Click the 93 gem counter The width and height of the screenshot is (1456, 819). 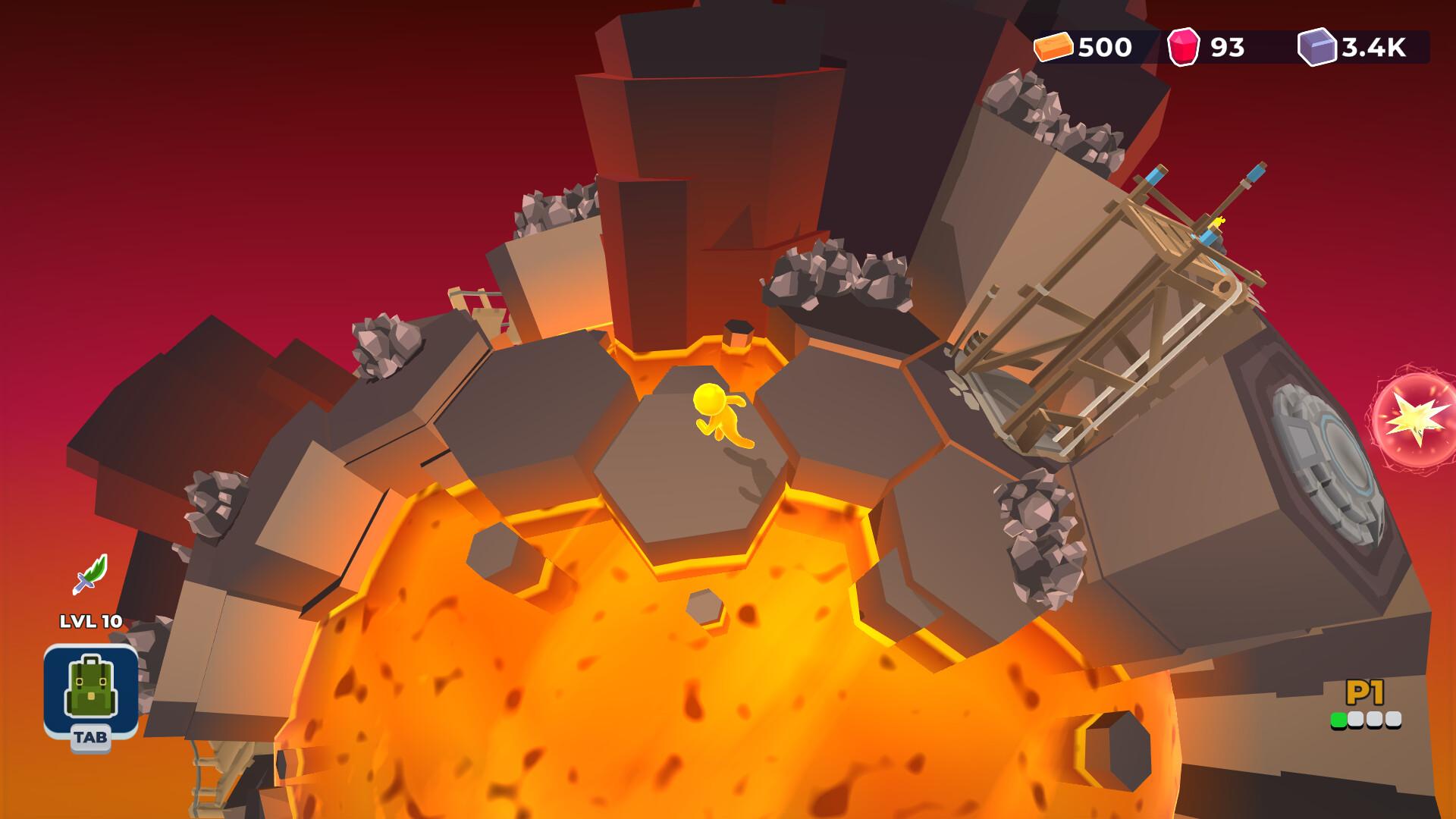[x=1226, y=47]
